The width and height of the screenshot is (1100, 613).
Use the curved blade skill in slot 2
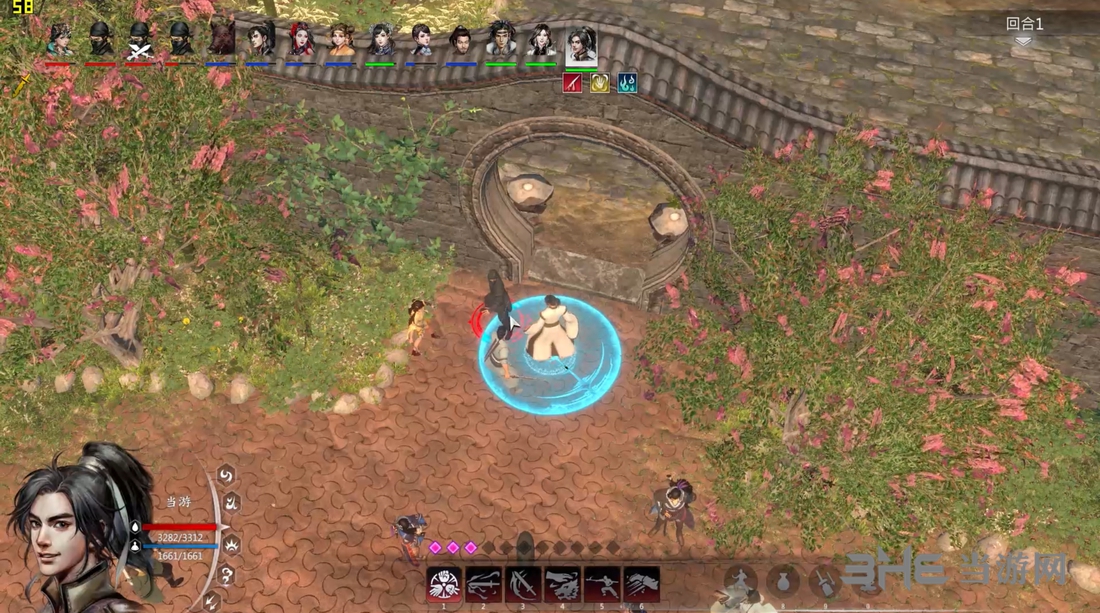coord(483,584)
